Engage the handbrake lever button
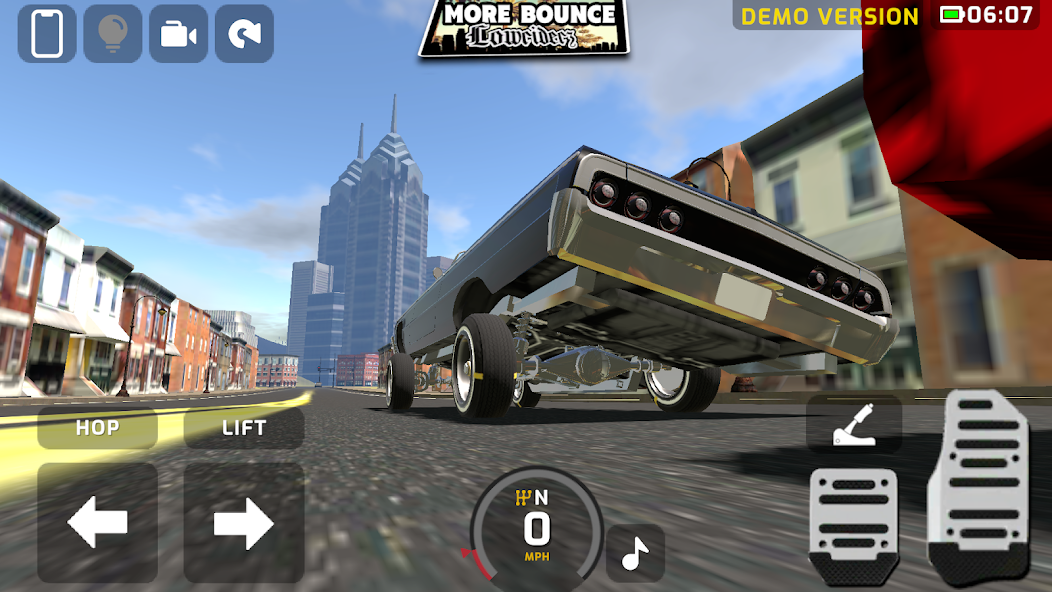The width and height of the screenshot is (1052, 592). pyautogui.click(x=854, y=425)
